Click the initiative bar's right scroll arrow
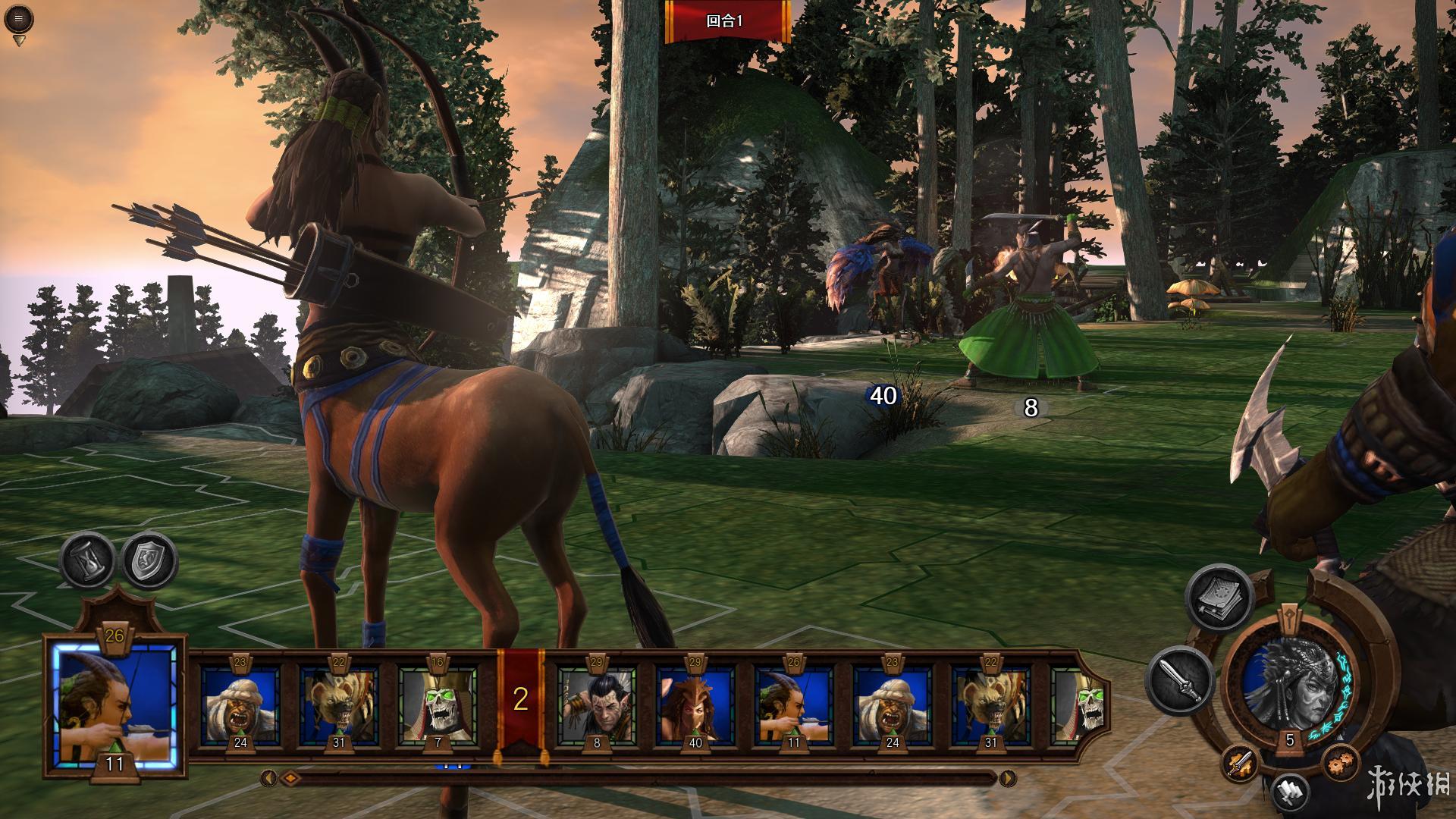The width and height of the screenshot is (1456, 819). click(x=1007, y=778)
